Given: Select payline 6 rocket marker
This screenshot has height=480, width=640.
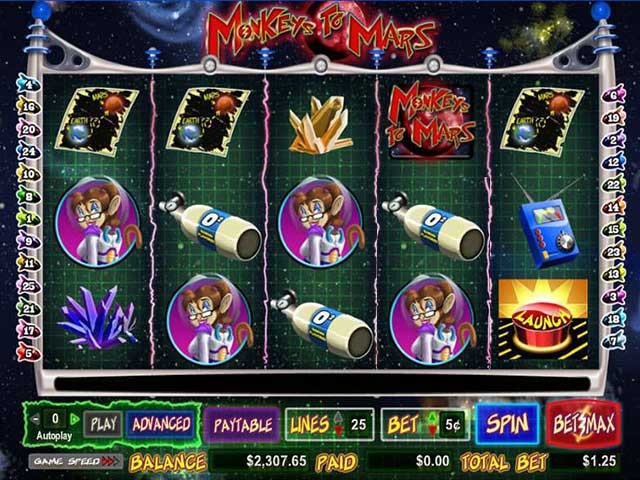Looking at the screenshot, I should point(612,95).
